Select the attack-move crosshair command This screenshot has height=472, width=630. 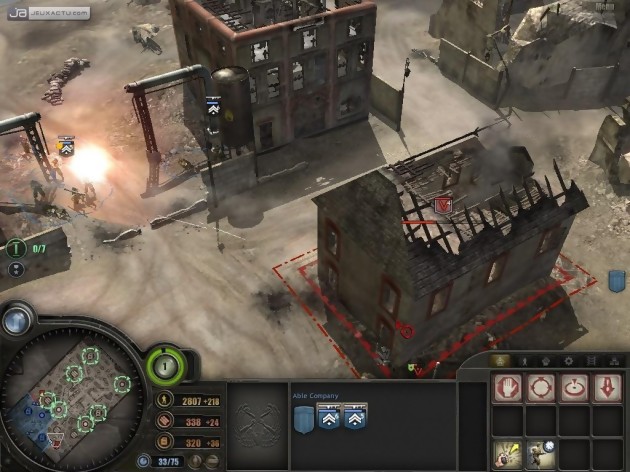tap(541, 387)
